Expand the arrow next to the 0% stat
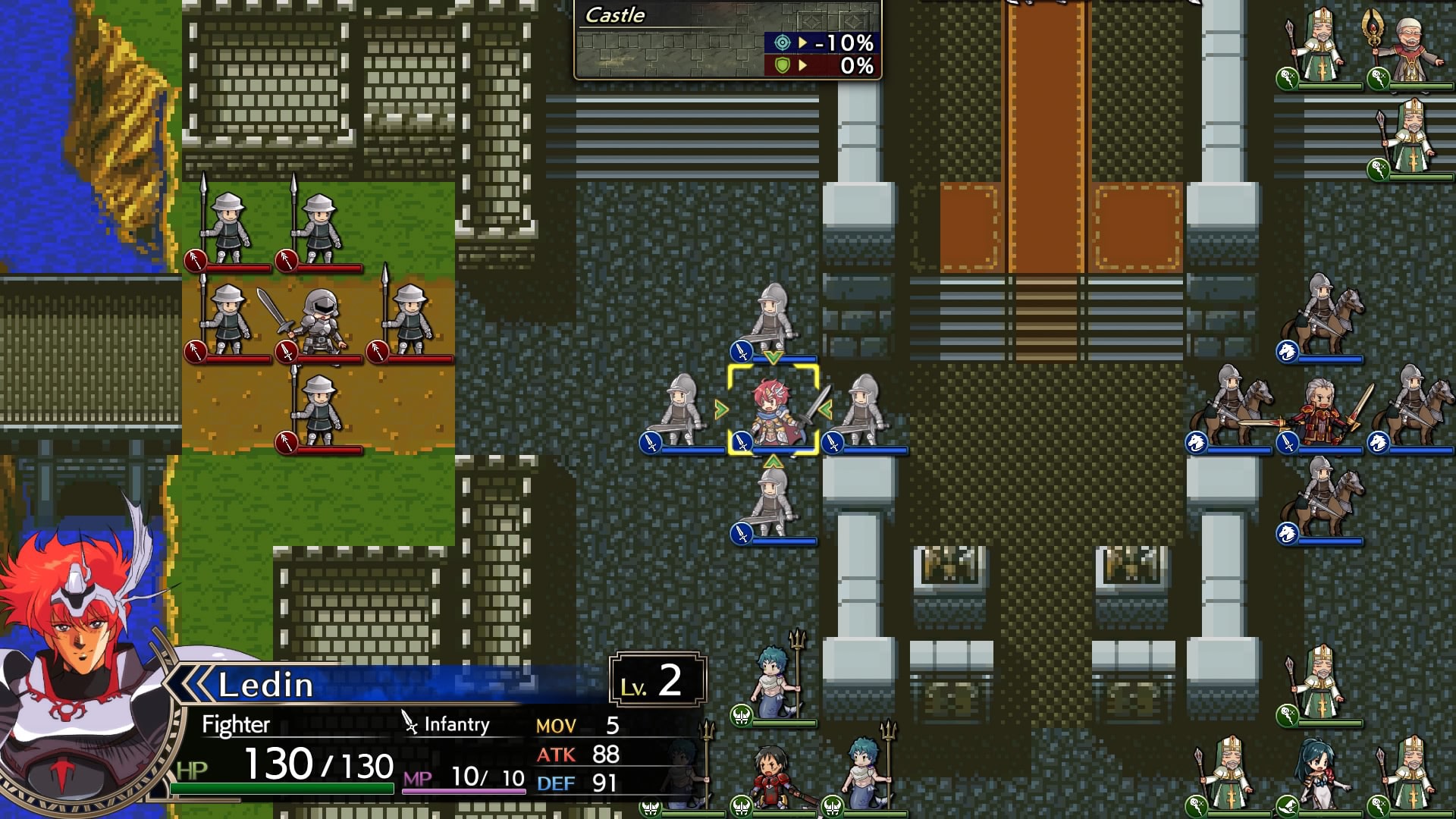The height and width of the screenshot is (819, 1456). pyautogui.click(x=802, y=66)
